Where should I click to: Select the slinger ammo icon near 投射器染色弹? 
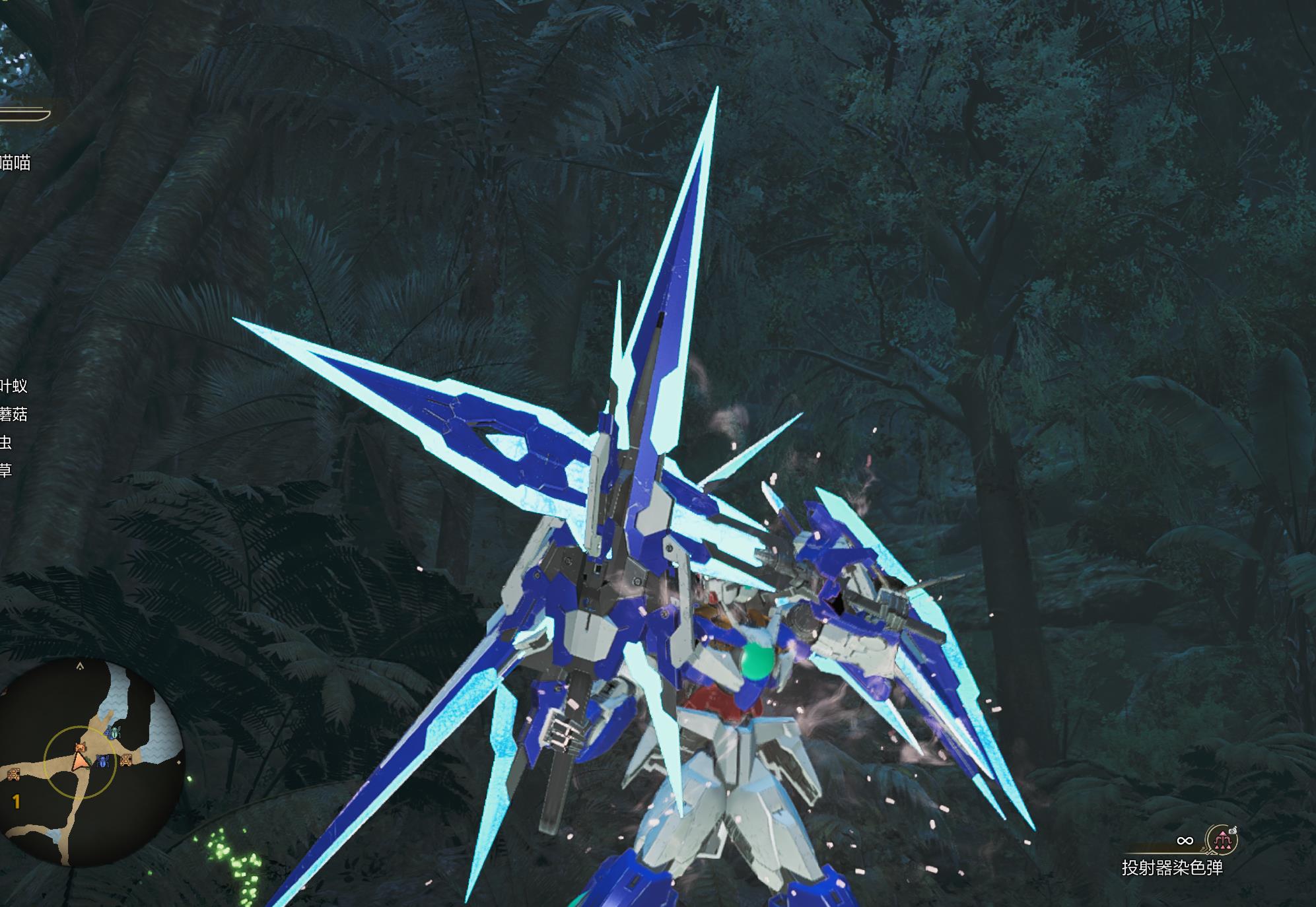coord(1222,838)
